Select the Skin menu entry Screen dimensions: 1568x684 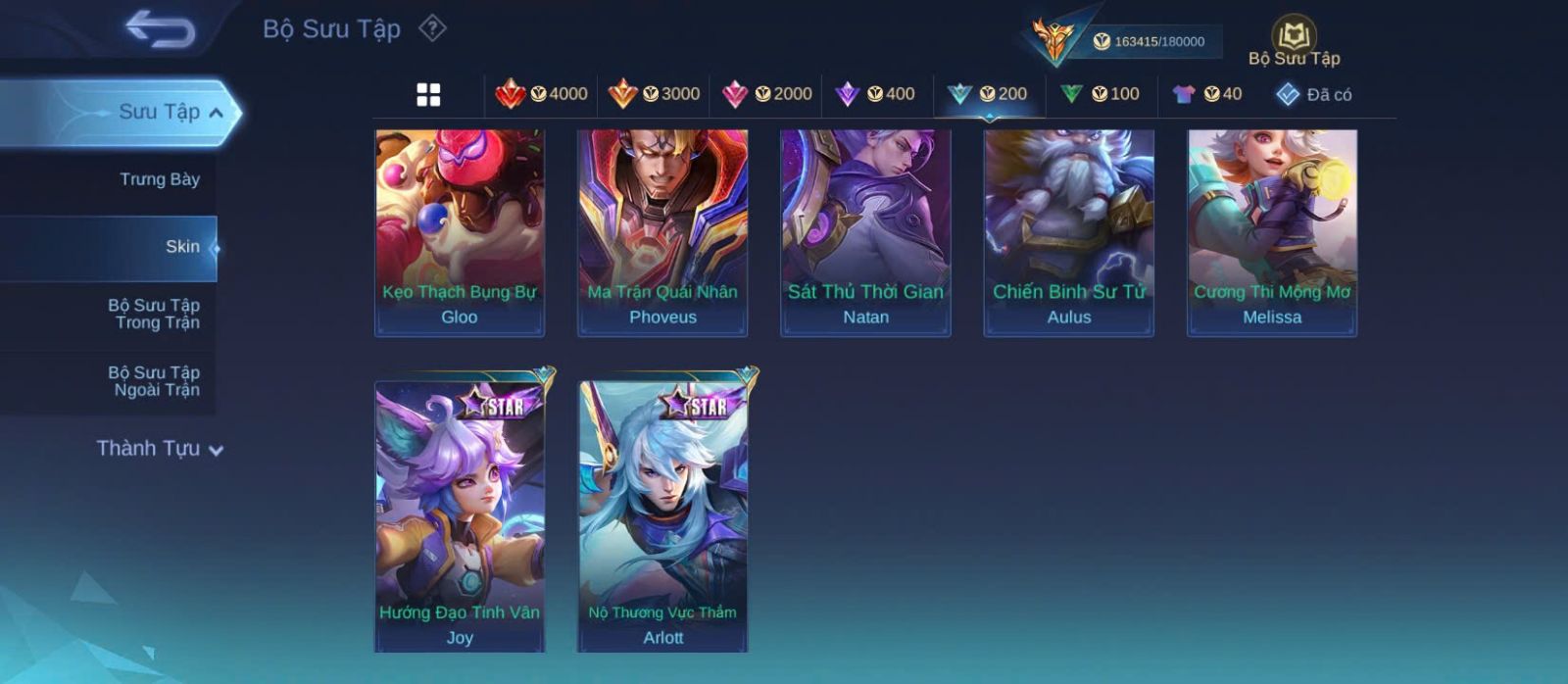182,247
